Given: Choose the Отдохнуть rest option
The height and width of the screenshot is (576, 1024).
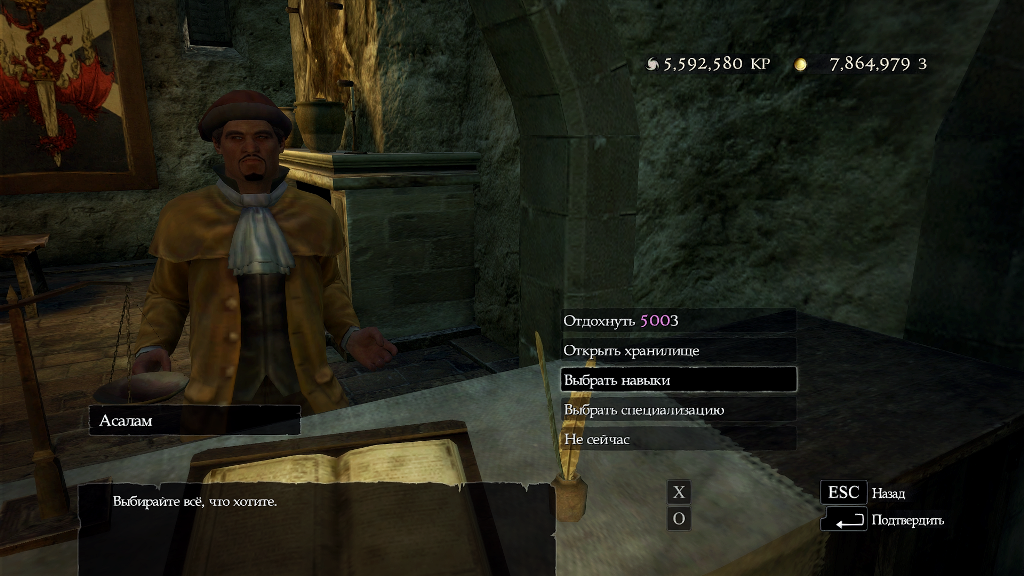Looking at the screenshot, I should click(x=677, y=321).
